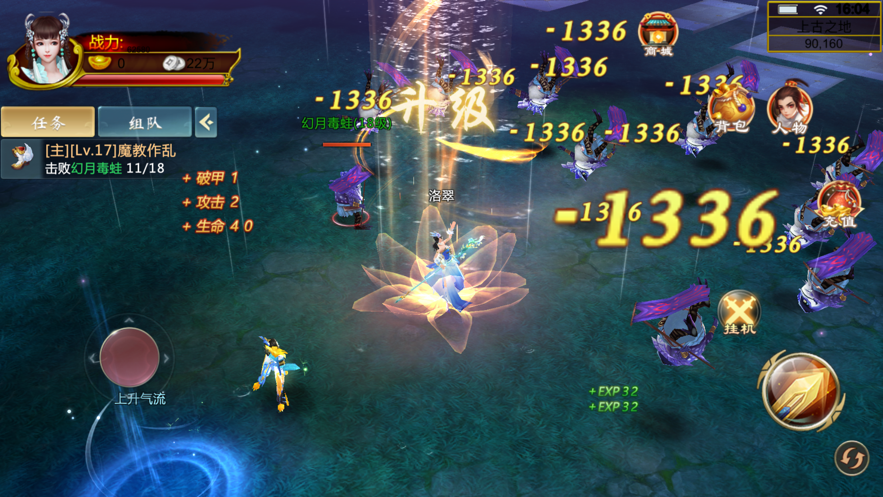Collapse the quest panel with arrow button
Viewport: 883px width, 497px height.
click(206, 122)
